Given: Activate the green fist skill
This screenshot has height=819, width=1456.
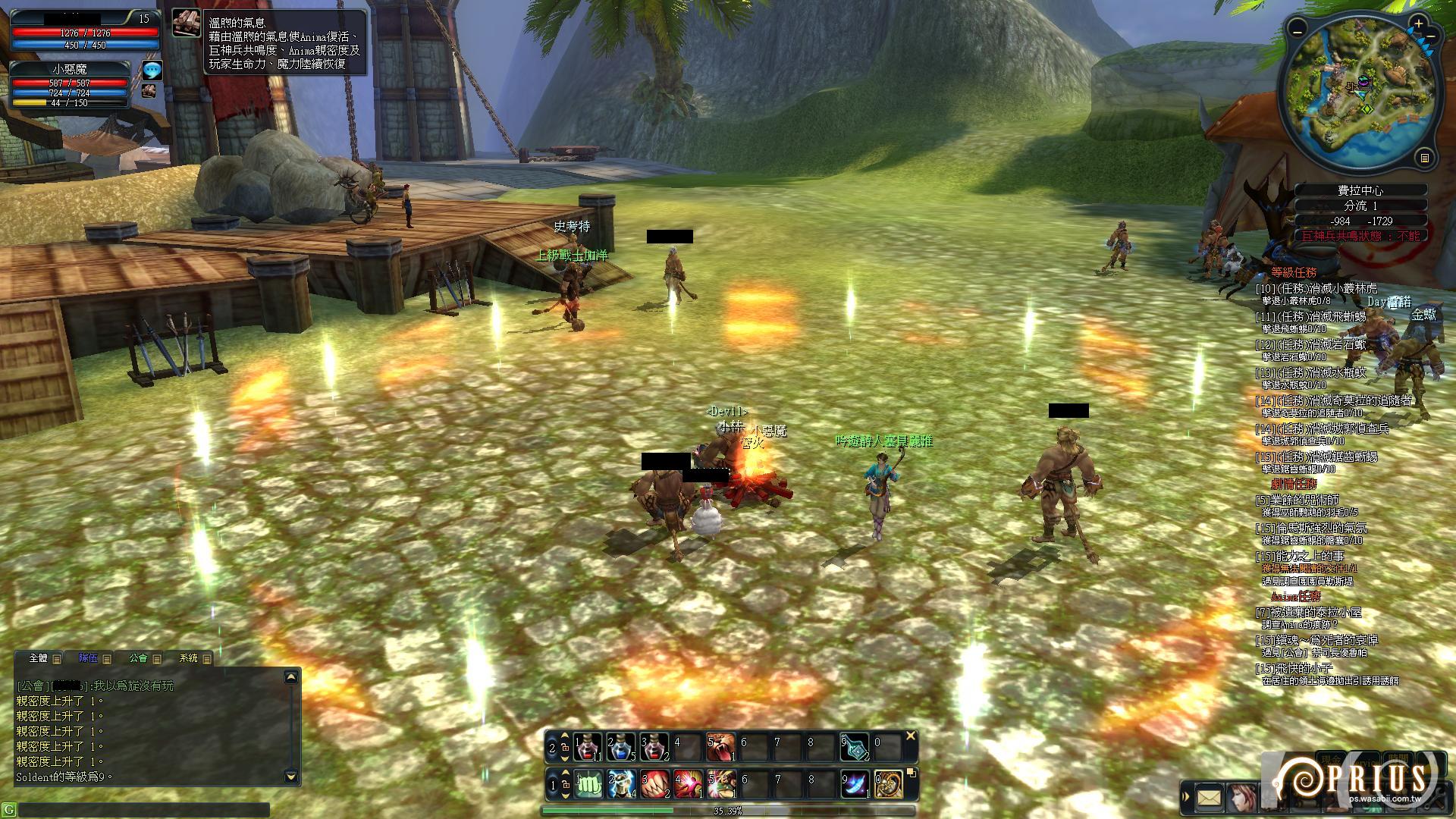Looking at the screenshot, I should click(588, 784).
